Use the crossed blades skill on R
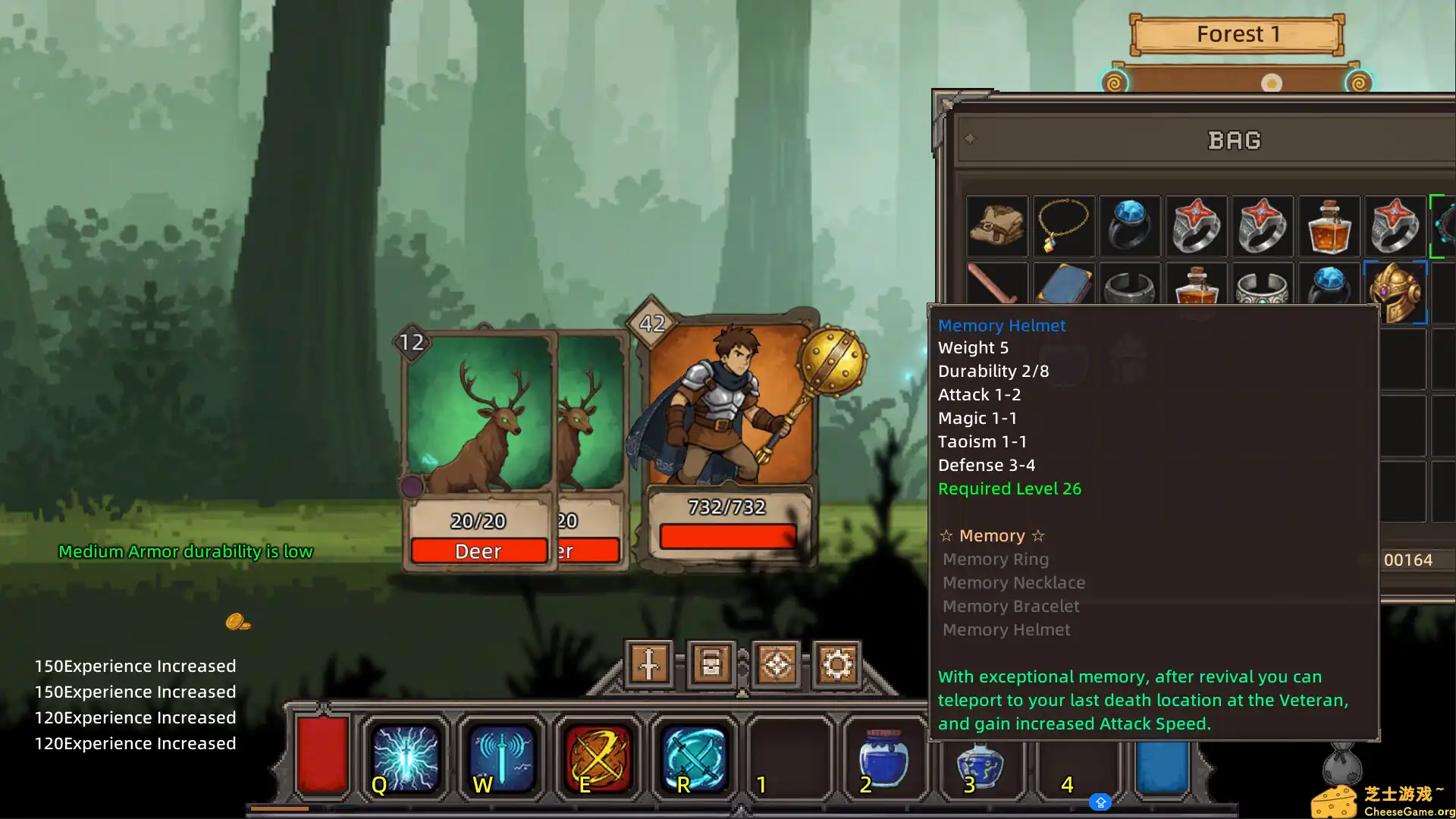This screenshot has height=819, width=1456. (694, 758)
